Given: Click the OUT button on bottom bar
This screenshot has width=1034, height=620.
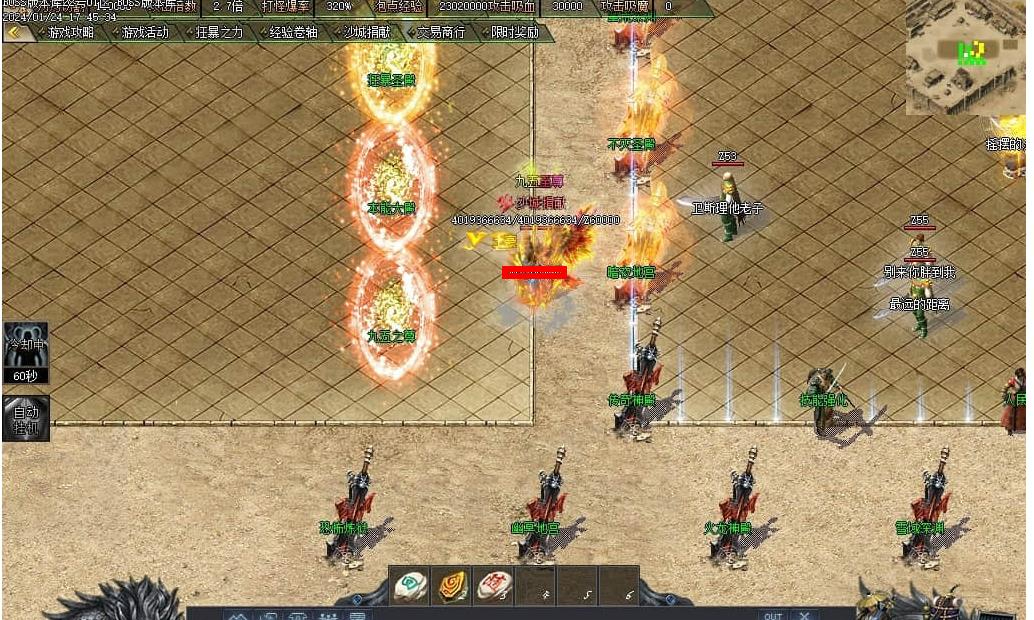Looking at the screenshot, I should [x=771, y=615].
